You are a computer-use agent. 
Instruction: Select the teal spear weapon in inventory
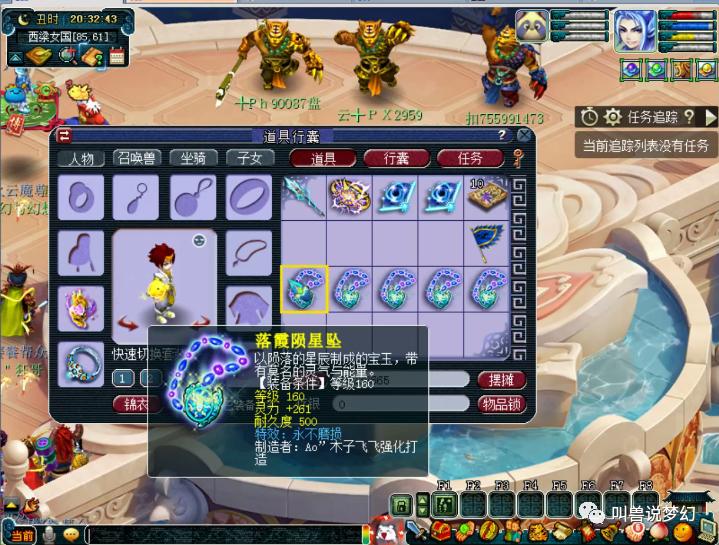point(303,196)
